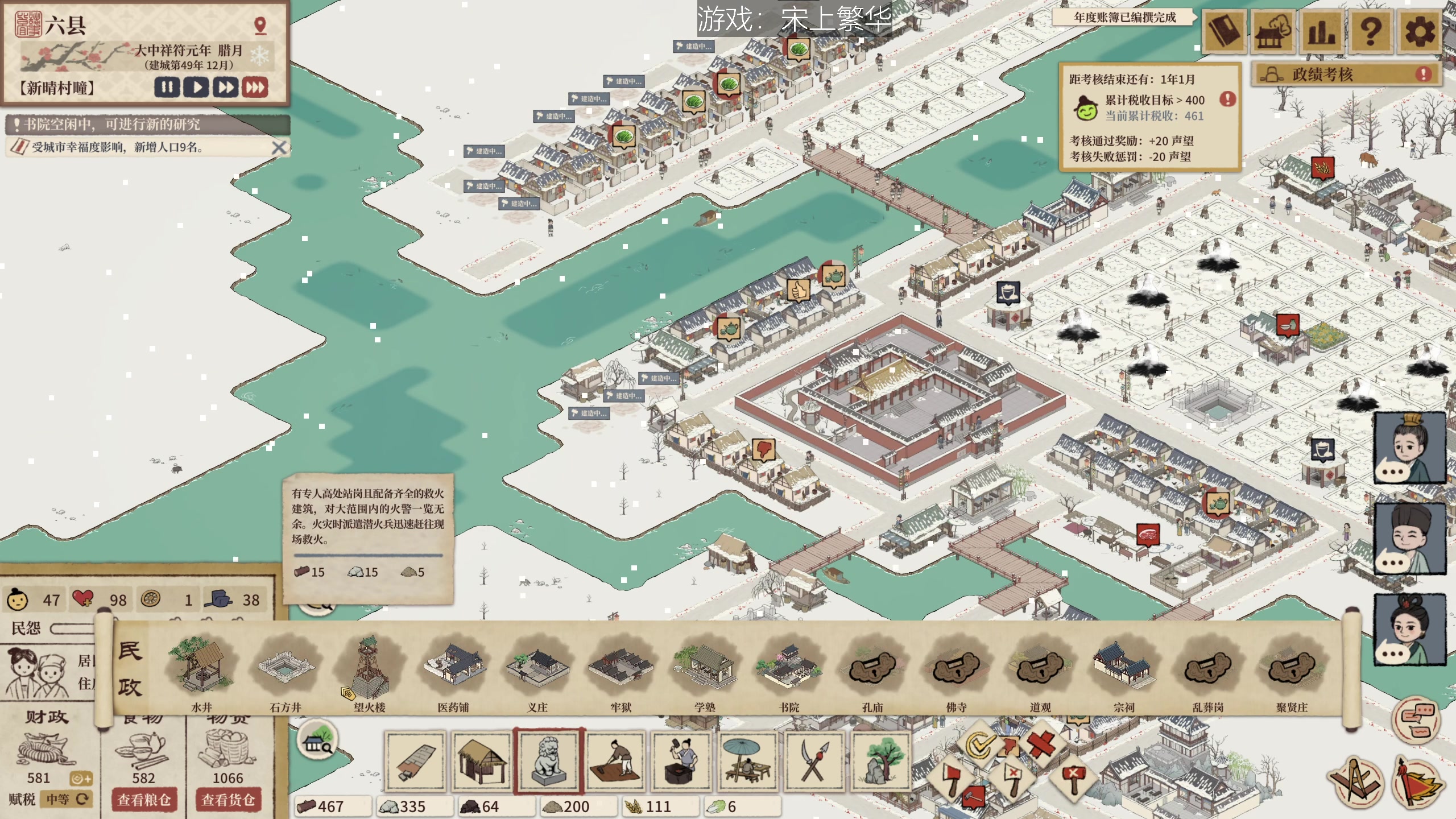Select the 书院 academy building

coord(789,671)
